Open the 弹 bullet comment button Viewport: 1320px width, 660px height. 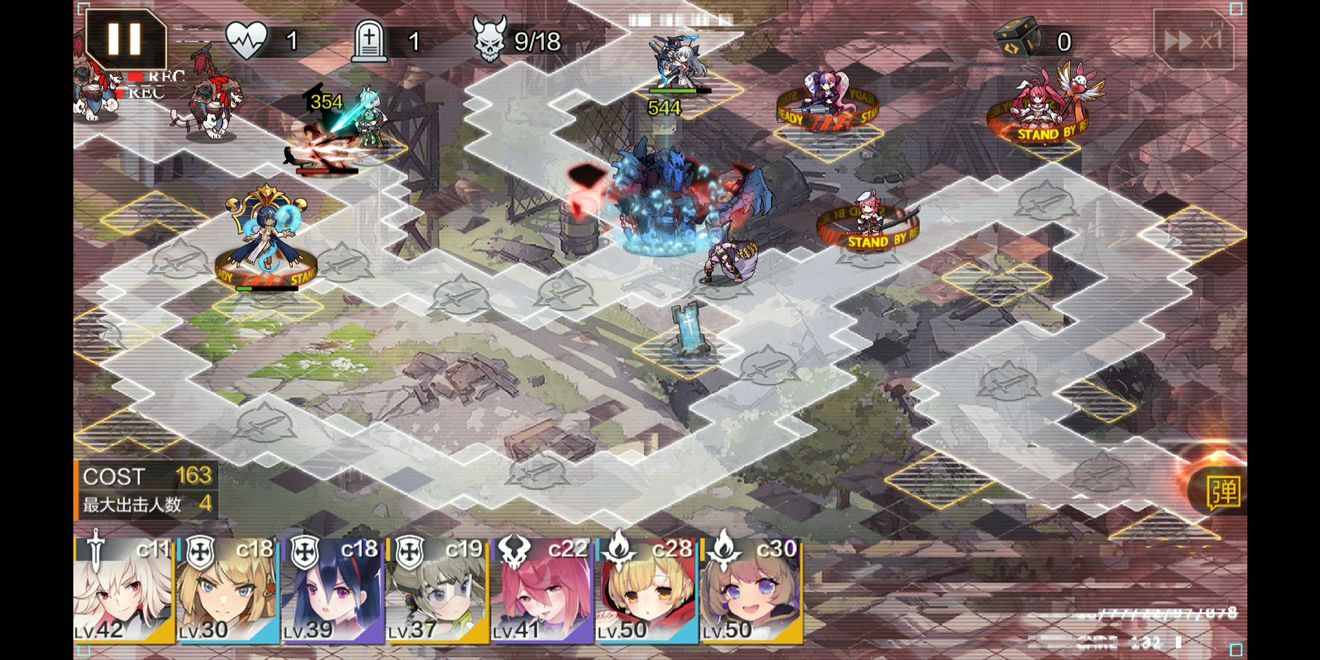tap(1223, 491)
